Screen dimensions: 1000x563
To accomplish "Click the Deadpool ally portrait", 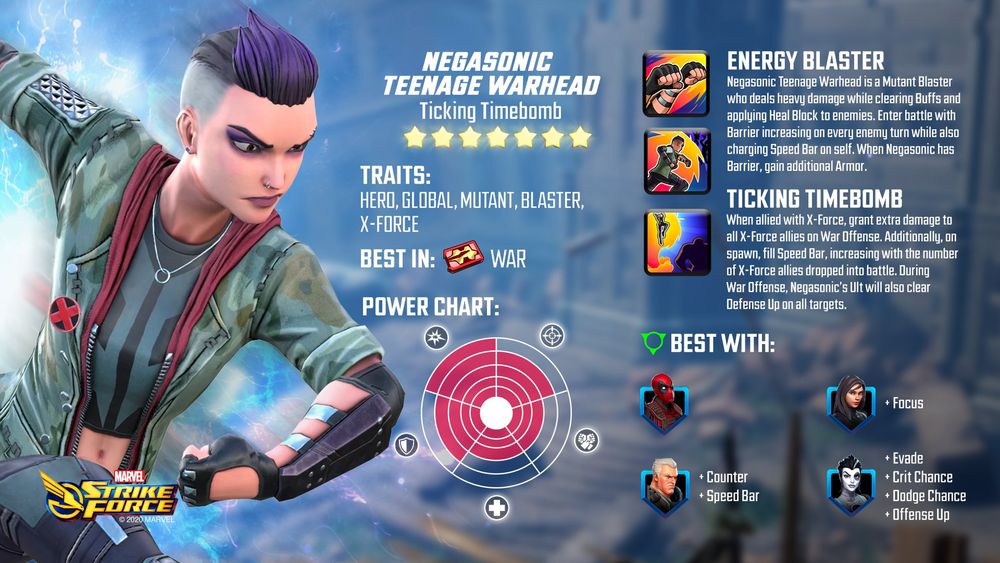I will [x=661, y=402].
